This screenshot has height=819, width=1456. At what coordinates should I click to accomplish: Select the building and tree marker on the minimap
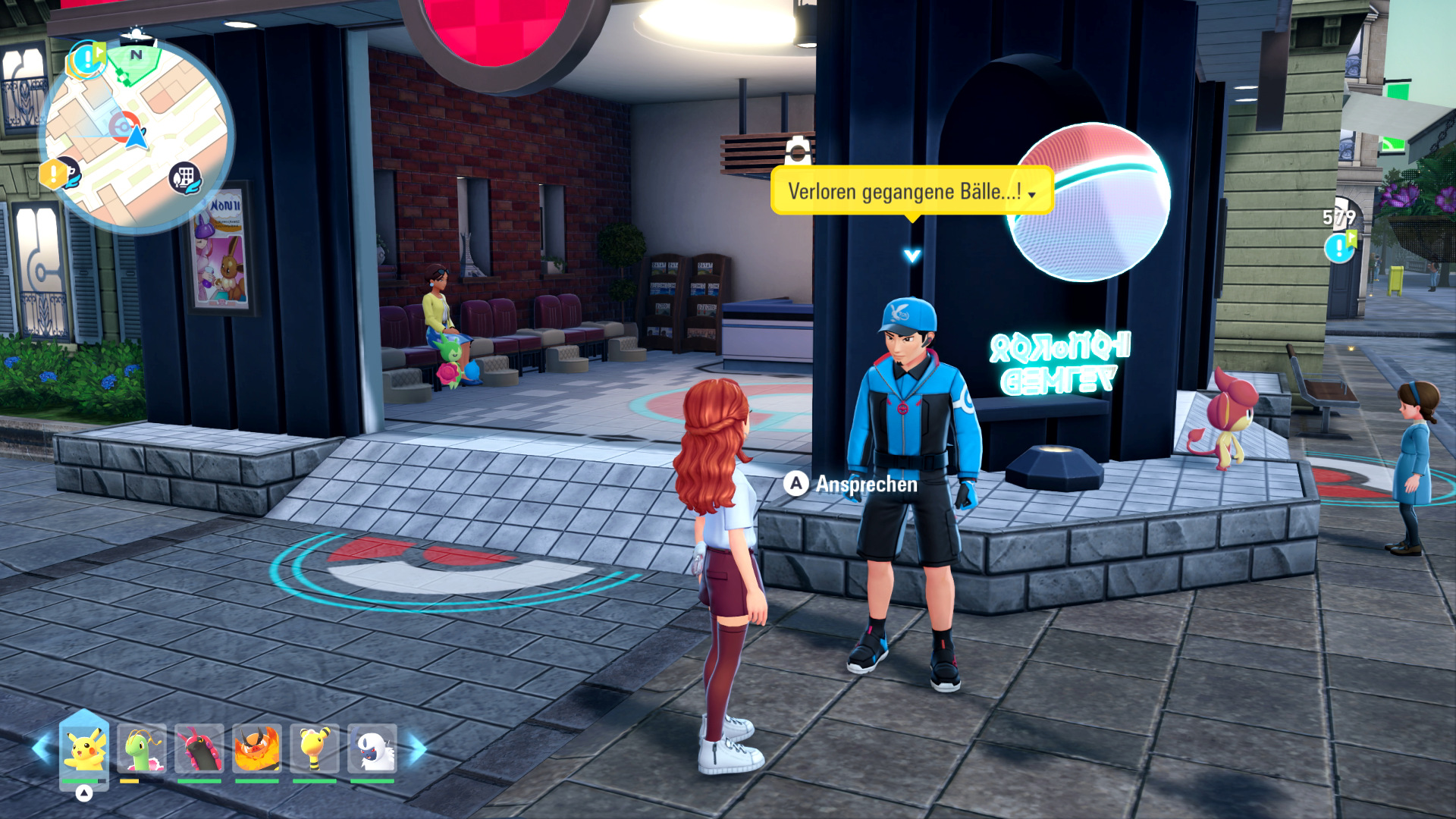click(x=184, y=178)
